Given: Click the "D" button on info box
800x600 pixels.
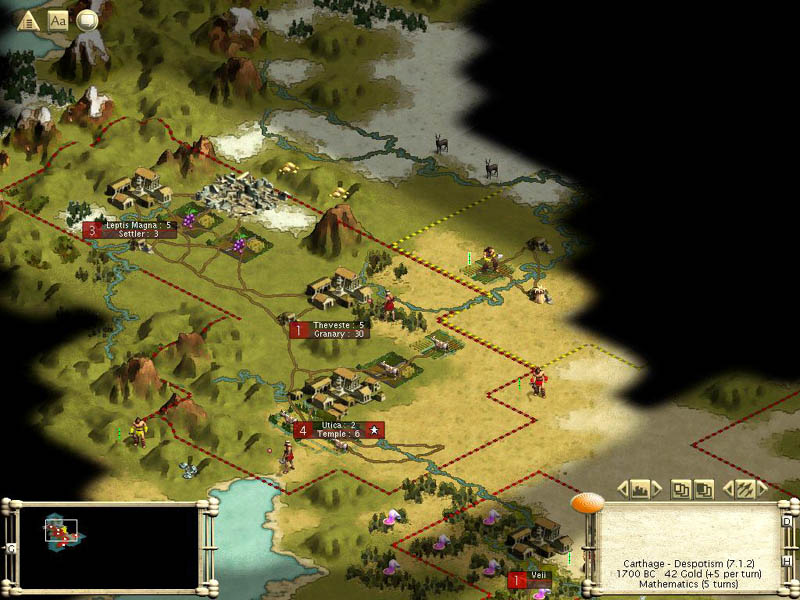Looking at the screenshot, I should click(x=787, y=521).
